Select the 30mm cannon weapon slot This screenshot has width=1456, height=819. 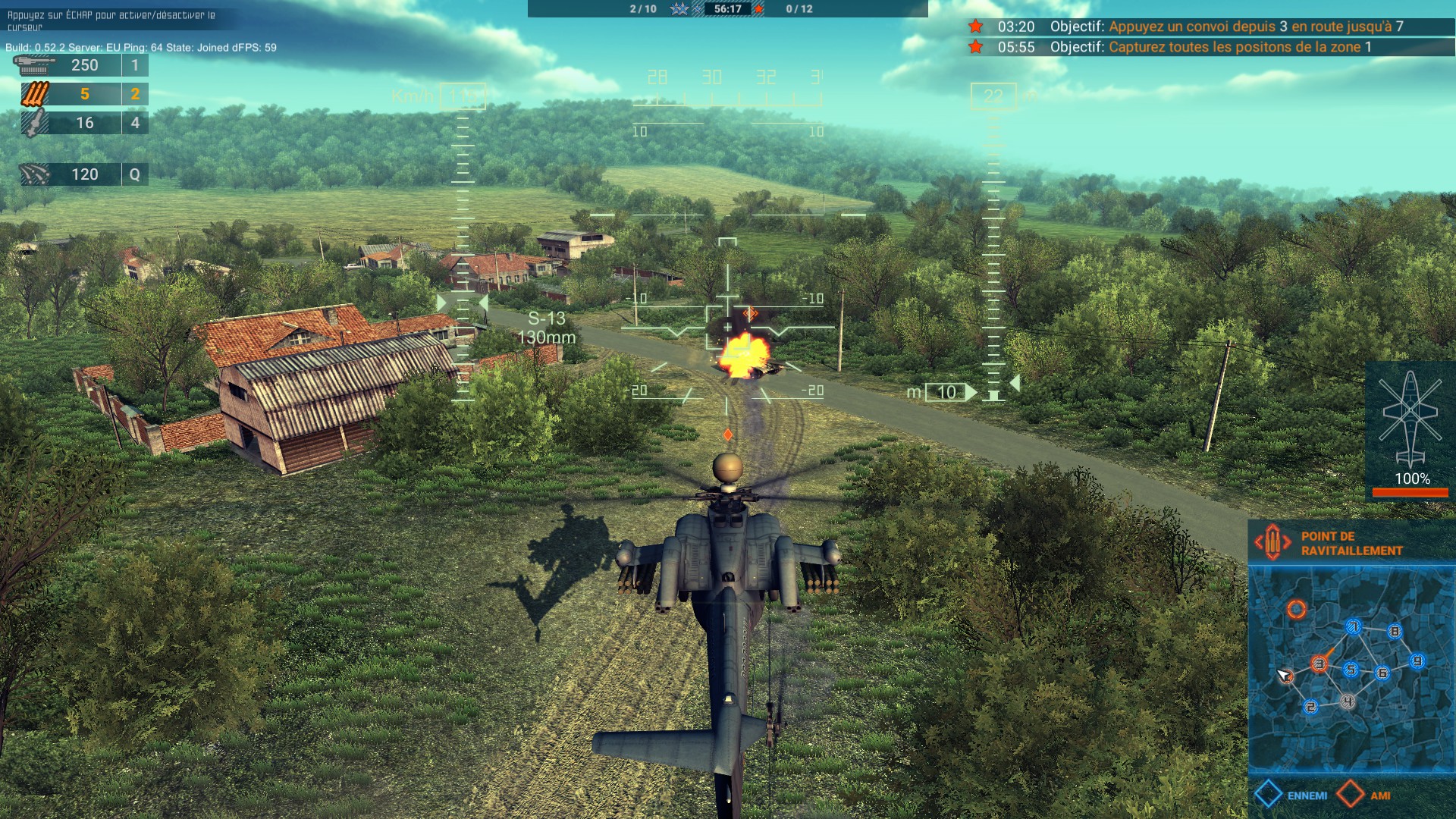(34, 64)
